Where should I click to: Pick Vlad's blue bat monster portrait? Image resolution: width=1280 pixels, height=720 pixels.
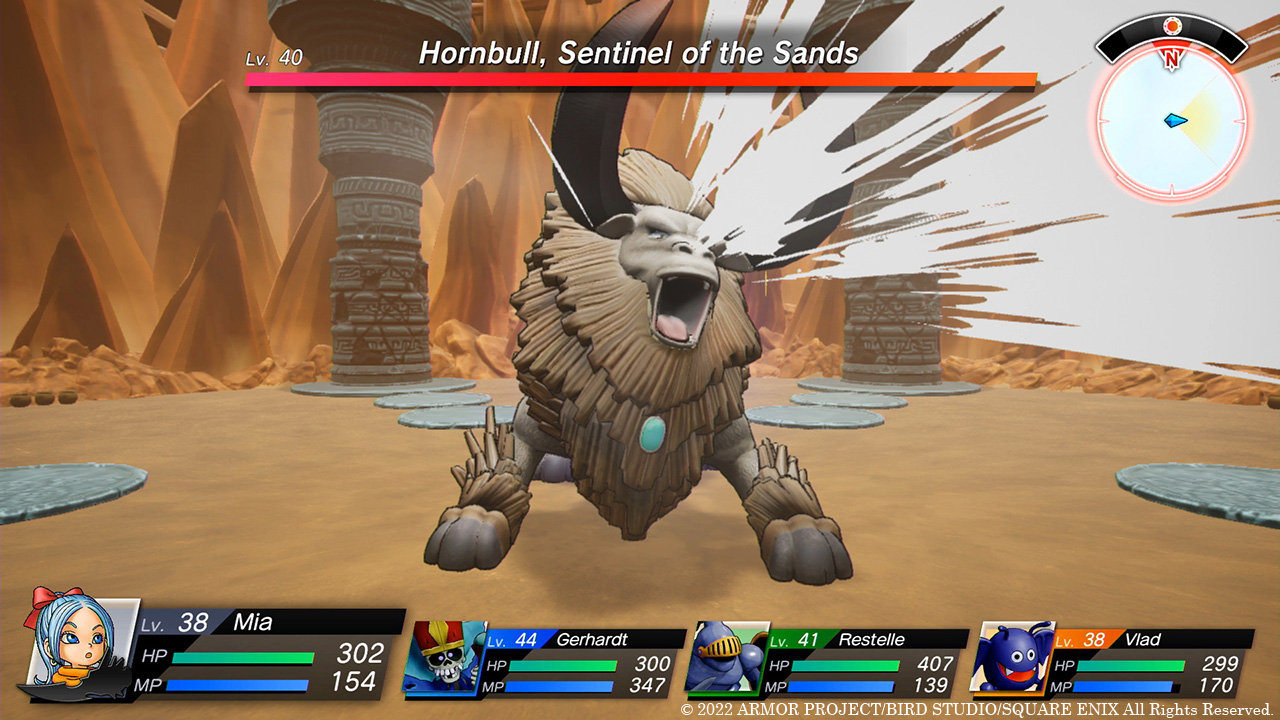click(x=1011, y=657)
